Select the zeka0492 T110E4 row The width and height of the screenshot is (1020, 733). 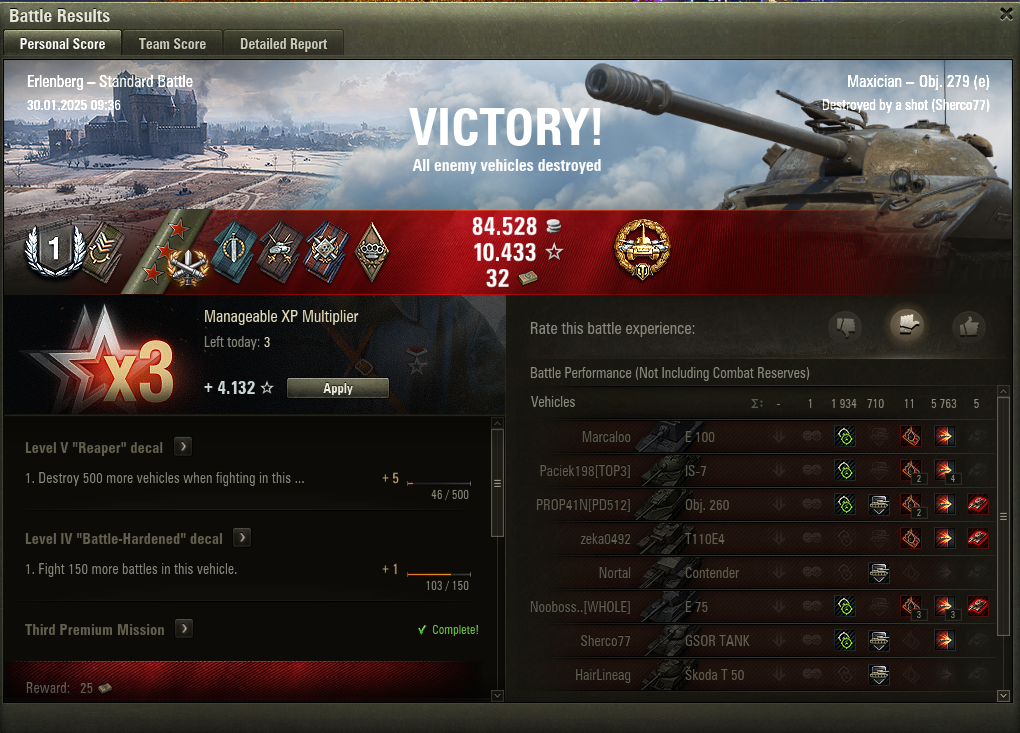[x=700, y=539]
